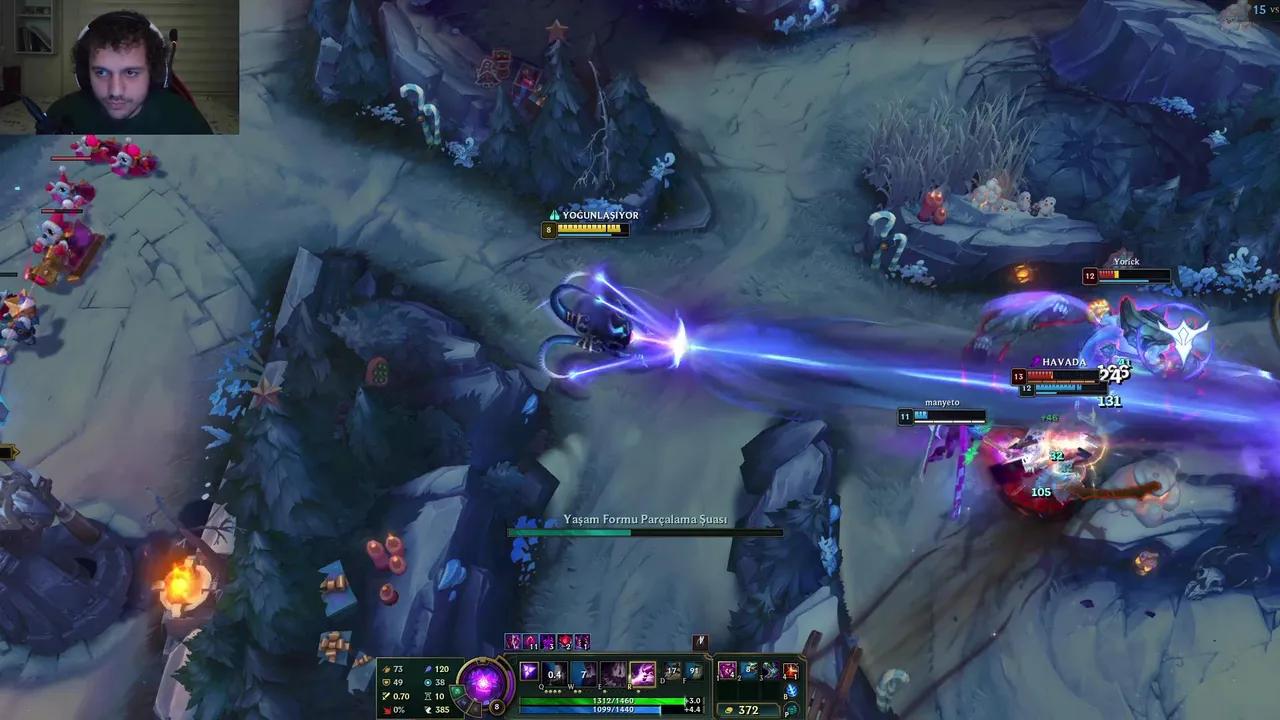This screenshot has height=720, width=1280.
Task: Select the item in inventory slot 1
Action: click(727, 669)
